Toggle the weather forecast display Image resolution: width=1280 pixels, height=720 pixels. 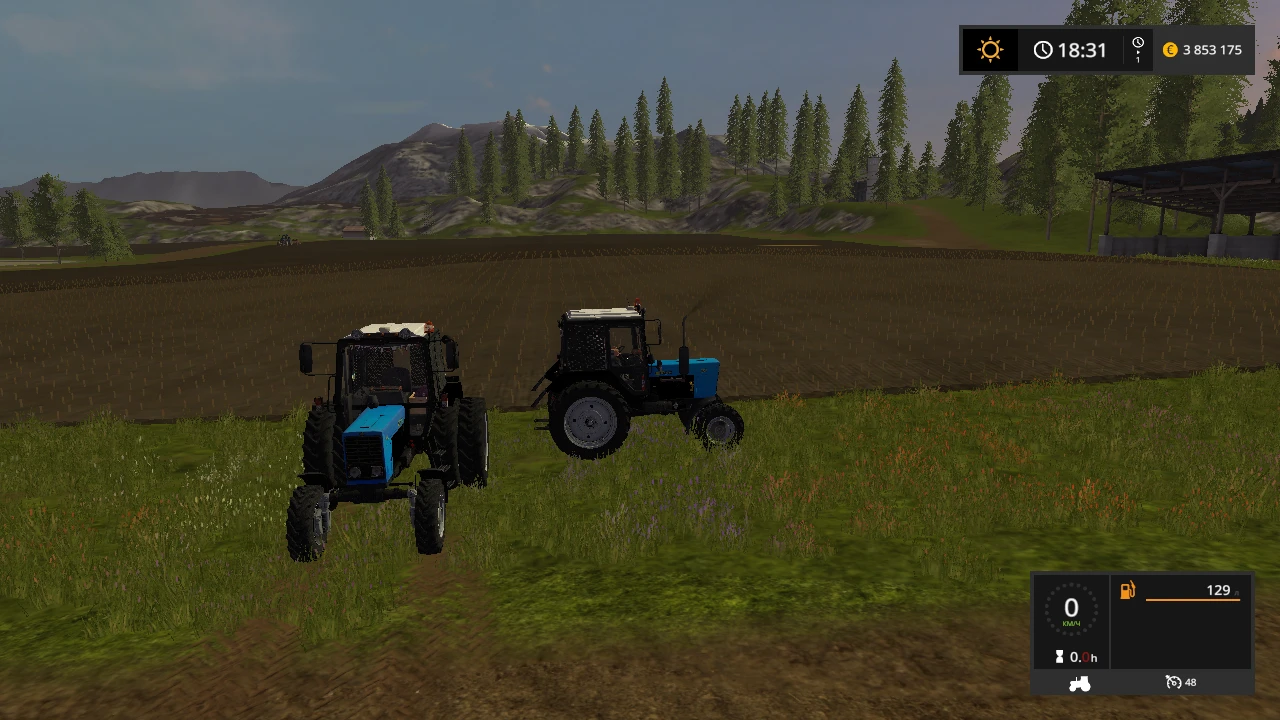pos(989,49)
